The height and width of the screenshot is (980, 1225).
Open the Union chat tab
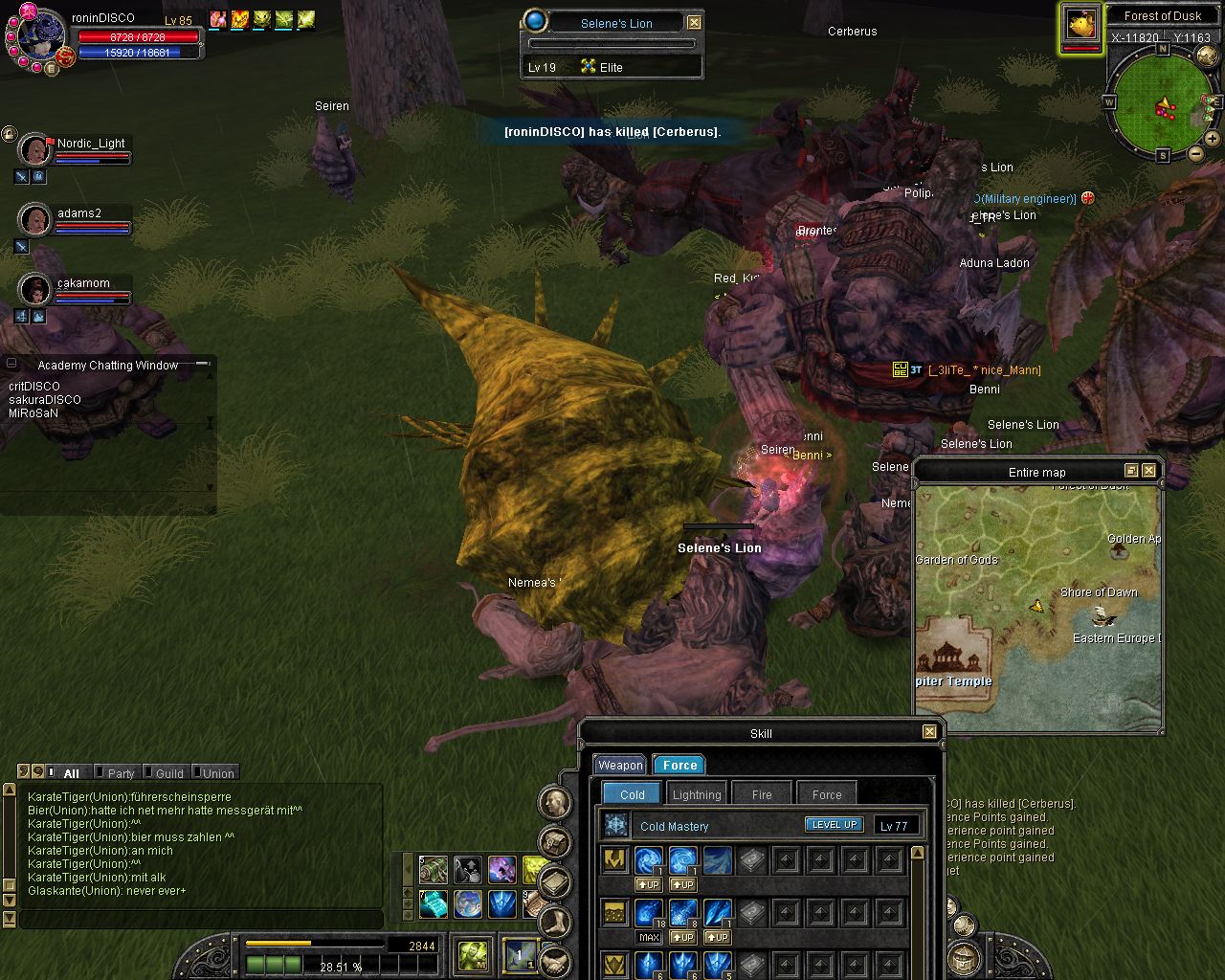click(x=217, y=773)
